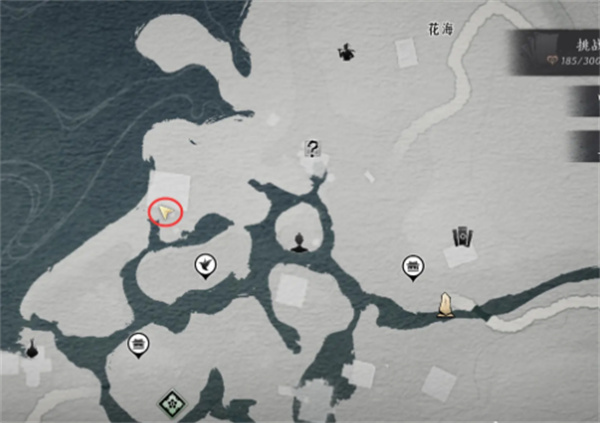This screenshot has height=423, width=600.
Task: Select the bird pin map marker
Action: click(x=203, y=265)
